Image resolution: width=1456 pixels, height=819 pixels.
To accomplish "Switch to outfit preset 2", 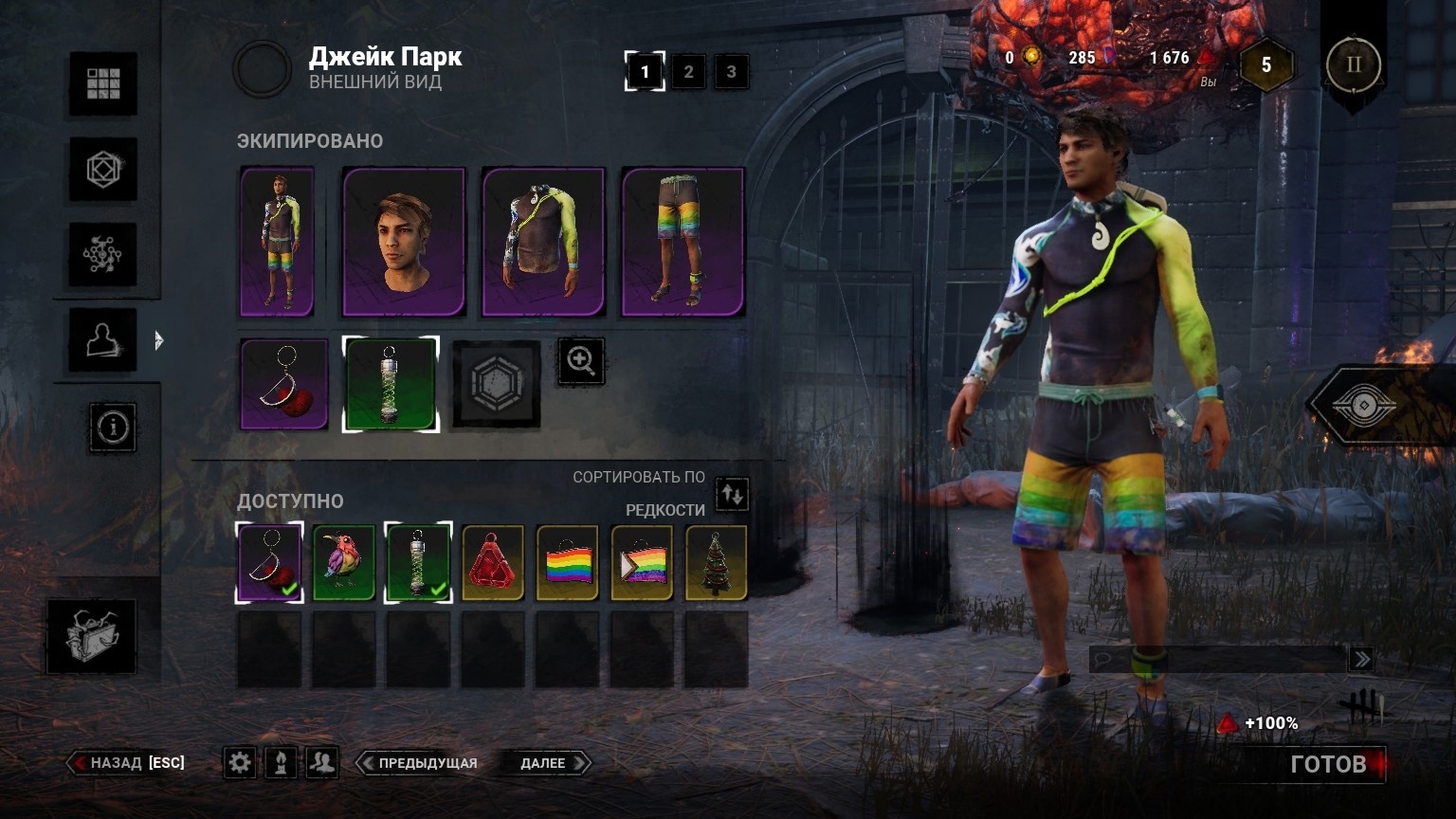I will [688, 72].
